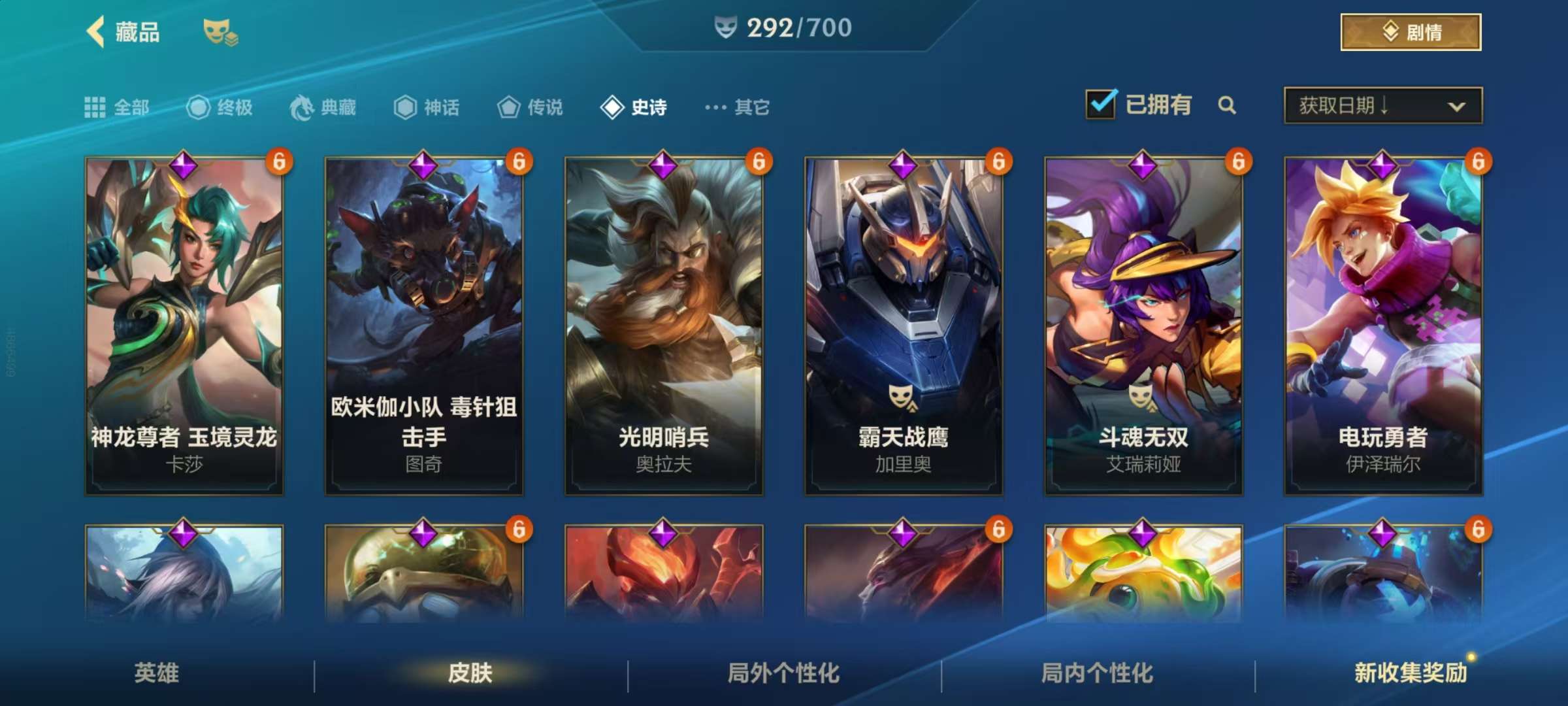Image resolution: width=1568 pixels, height=706 pixels.
Task: Filter skins by 终极 rarity
Action: pos(220,107)
